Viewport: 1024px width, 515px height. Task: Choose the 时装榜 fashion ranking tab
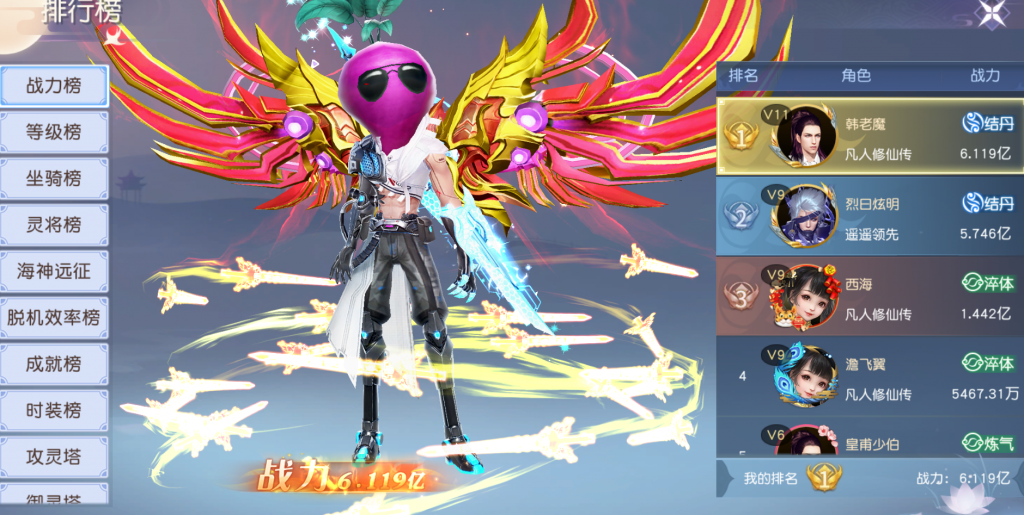[54, 410]
